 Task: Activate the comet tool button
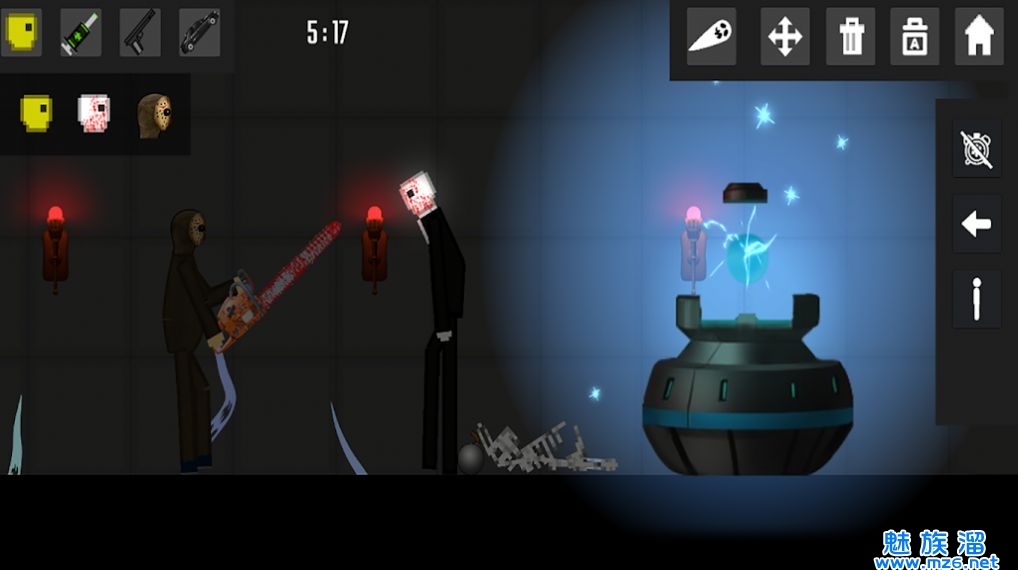pos(711,37)
